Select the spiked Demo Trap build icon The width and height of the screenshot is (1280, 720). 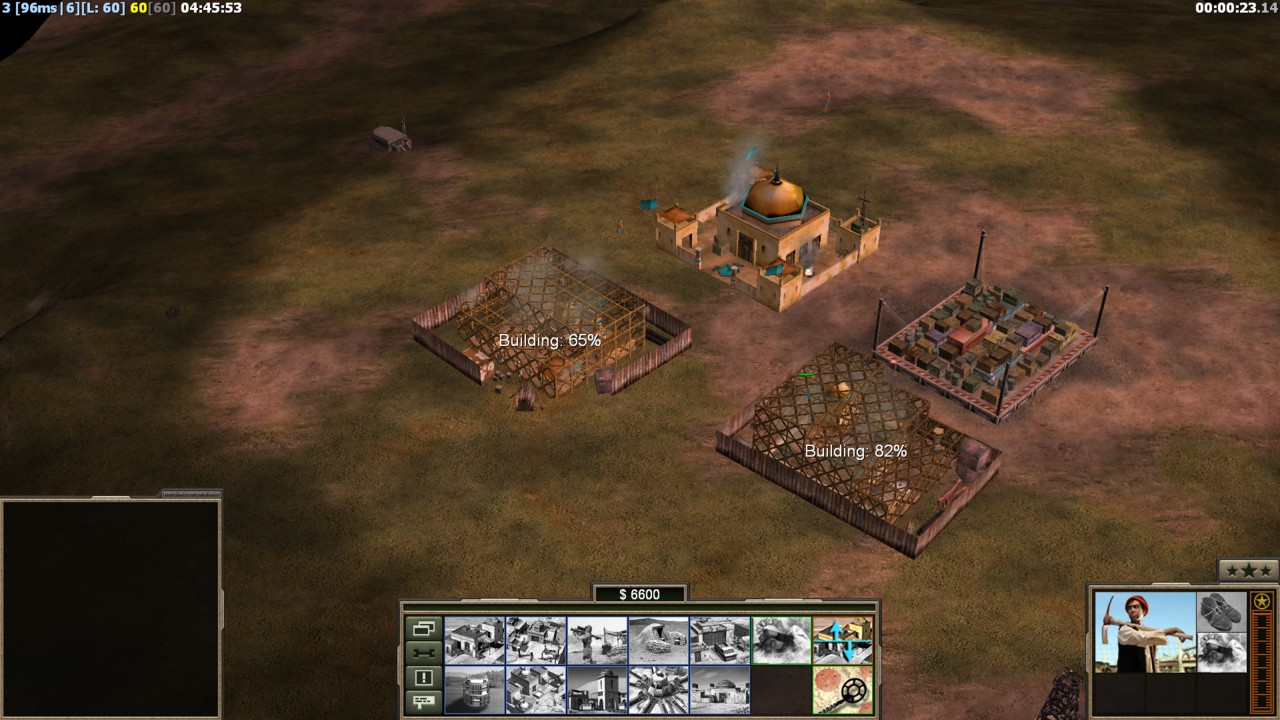pos(658,690)
